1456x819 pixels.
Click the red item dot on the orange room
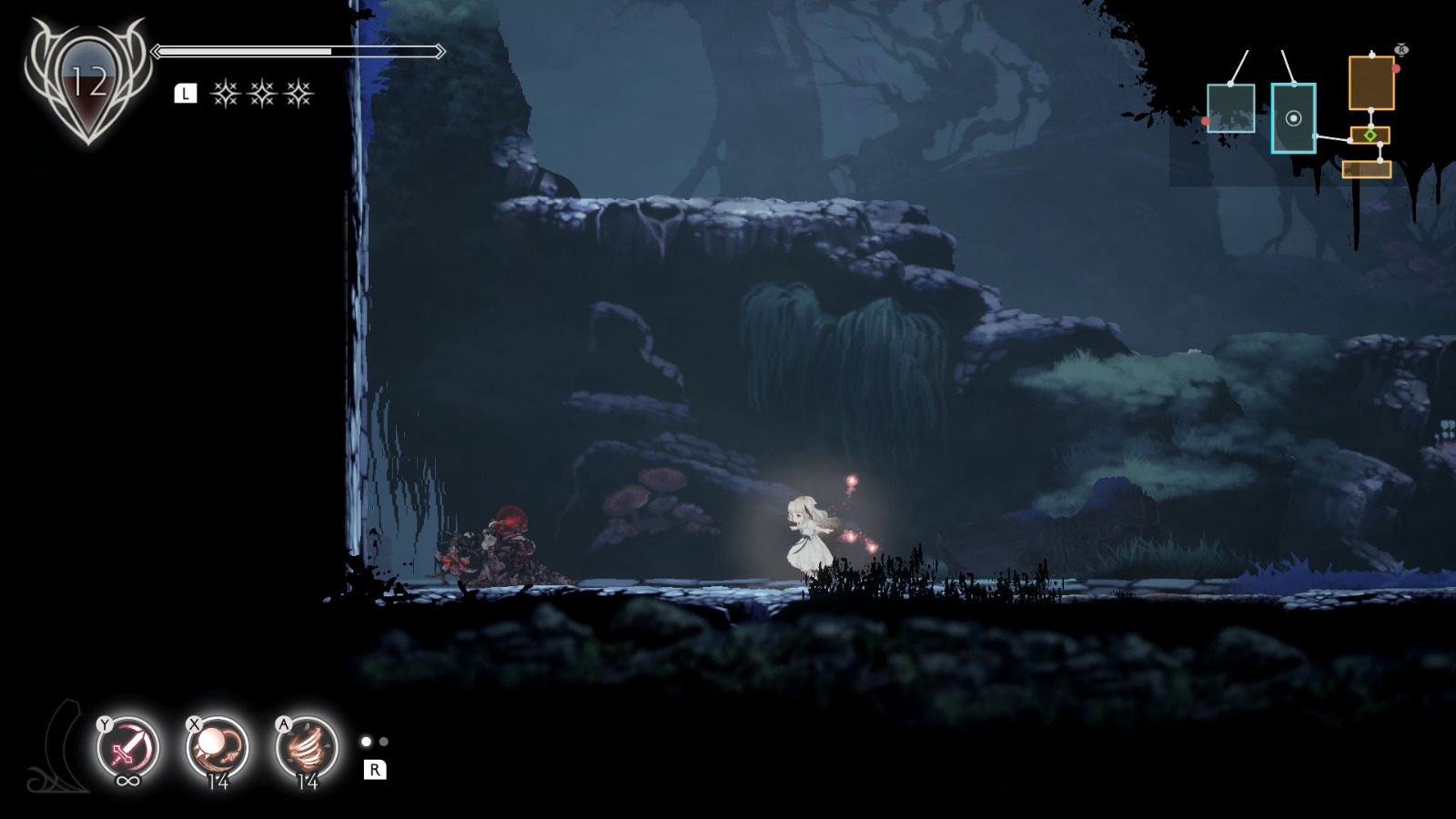(1396, 69)
